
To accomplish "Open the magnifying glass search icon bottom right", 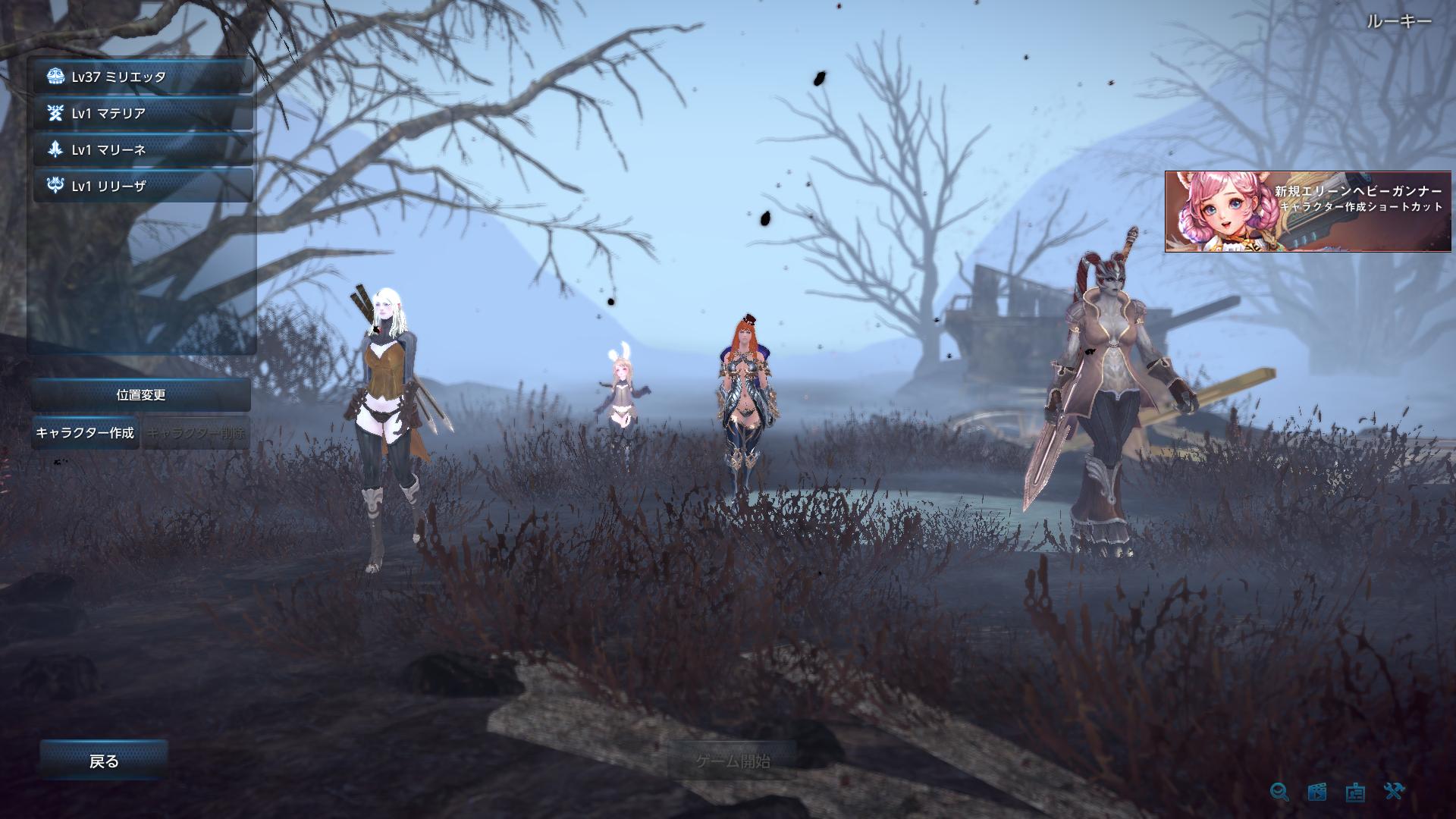I will pos(1280,792).
